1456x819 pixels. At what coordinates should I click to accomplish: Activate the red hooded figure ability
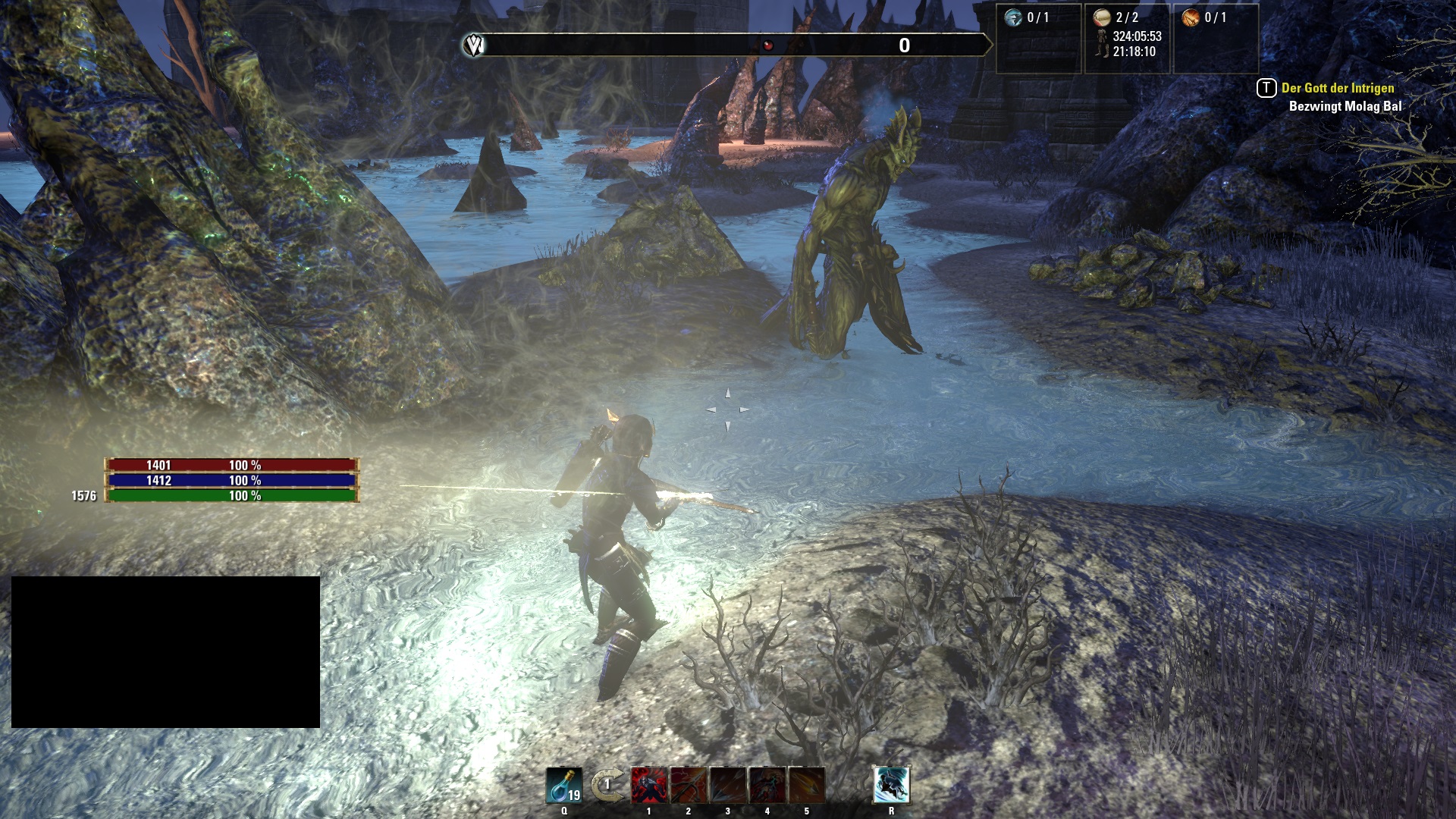649,786
